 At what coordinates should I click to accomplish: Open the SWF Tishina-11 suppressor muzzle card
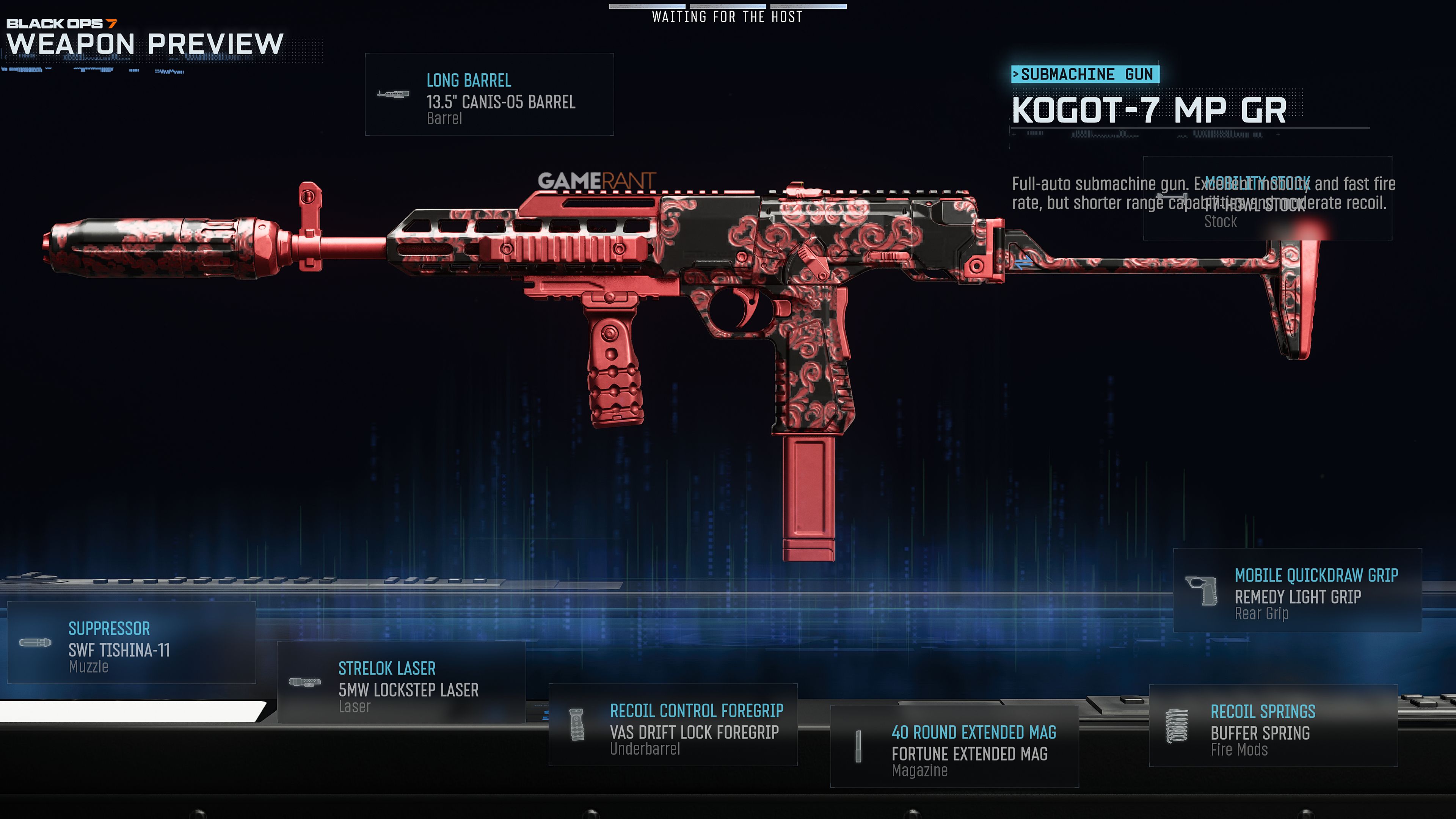pyautogui.click(x=131, y=643)
